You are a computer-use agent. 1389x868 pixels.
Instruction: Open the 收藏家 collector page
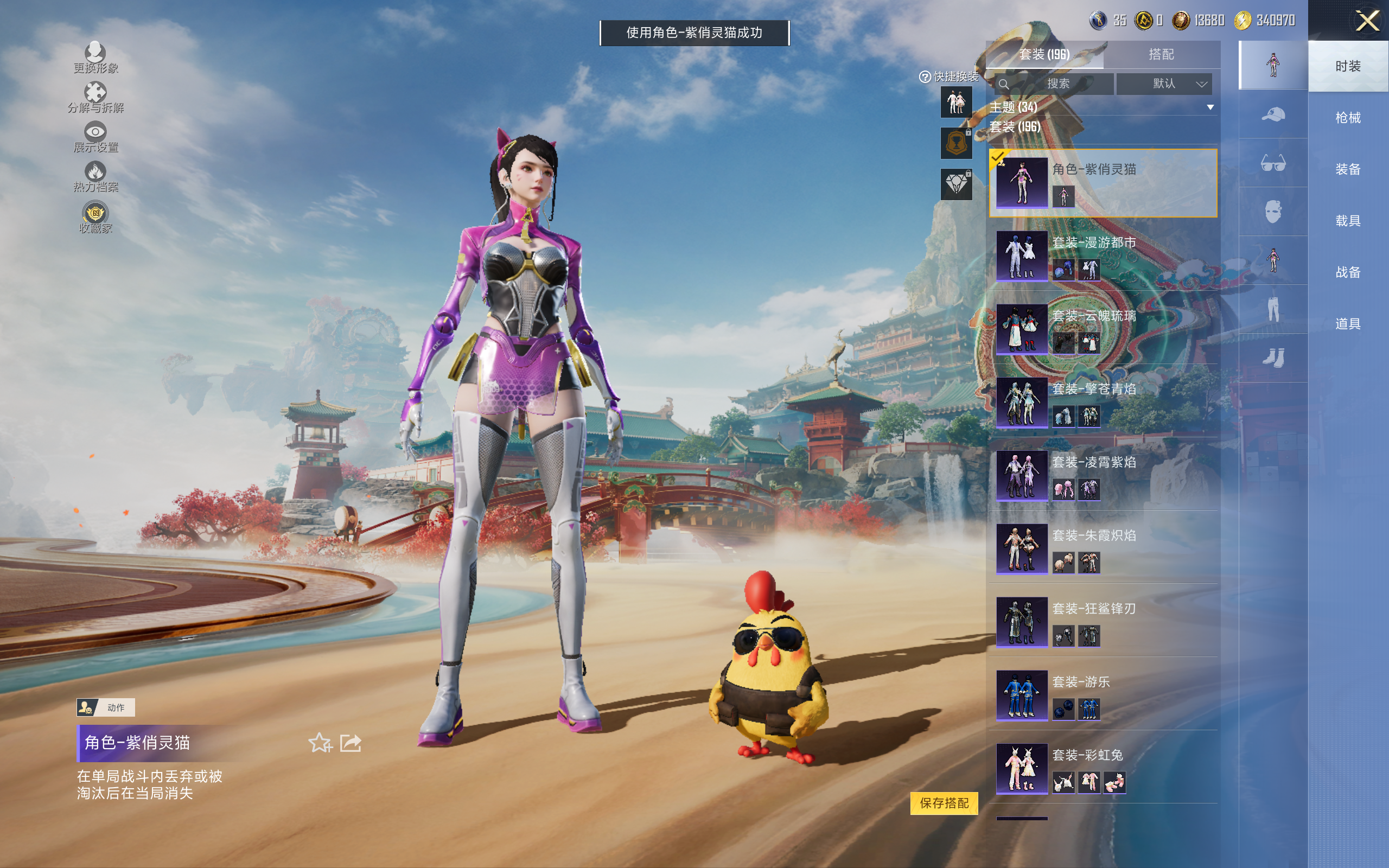pos(95,218)
